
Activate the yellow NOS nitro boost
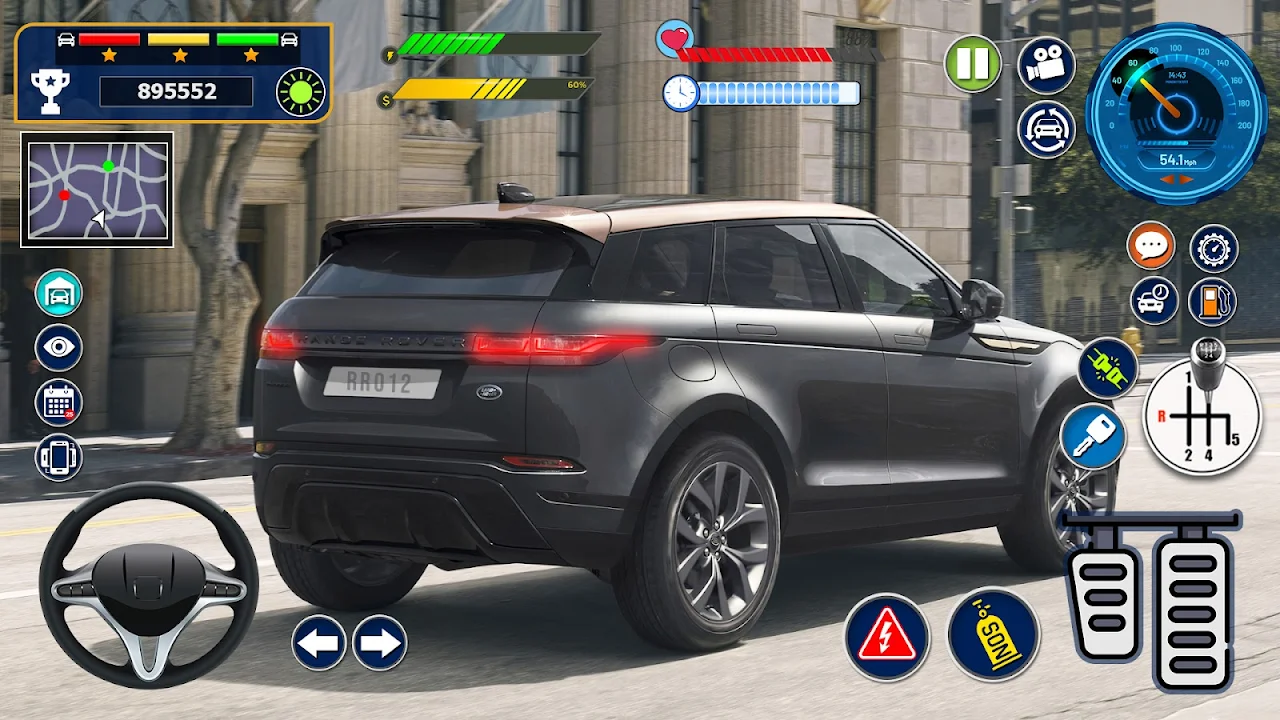point(994,634)
